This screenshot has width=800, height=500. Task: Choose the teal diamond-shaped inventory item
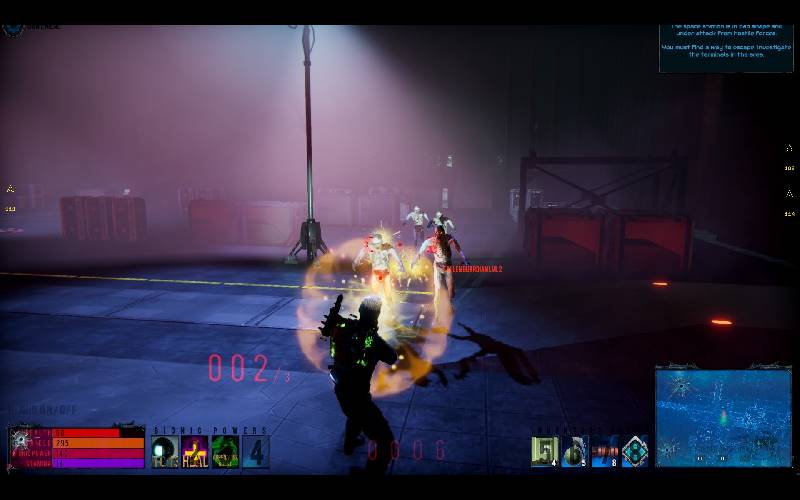coord(634,452)
